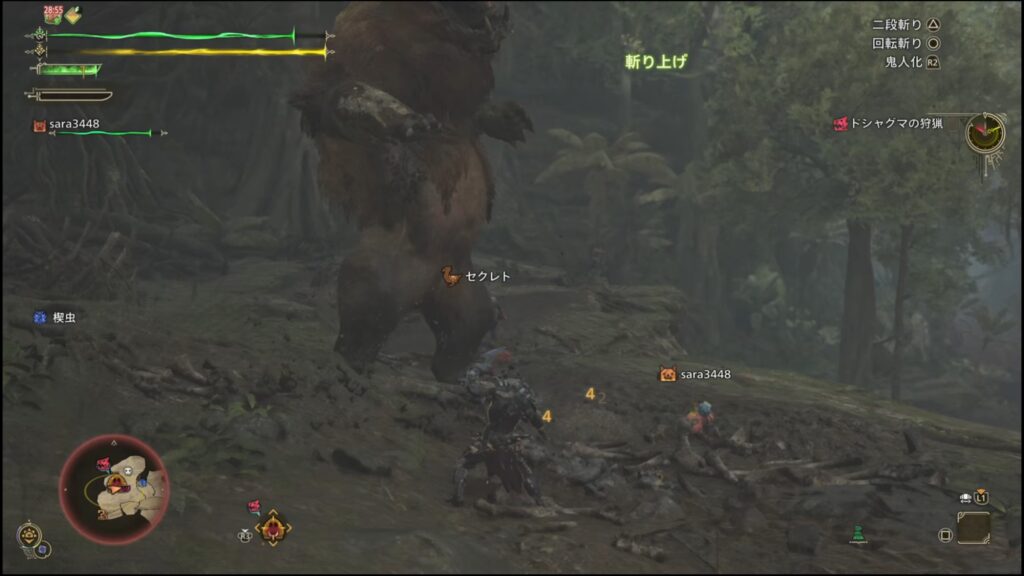Select the red monster marker on the minimap
The height and width of the screenshot is (576, 1024).
pos(103,464)
